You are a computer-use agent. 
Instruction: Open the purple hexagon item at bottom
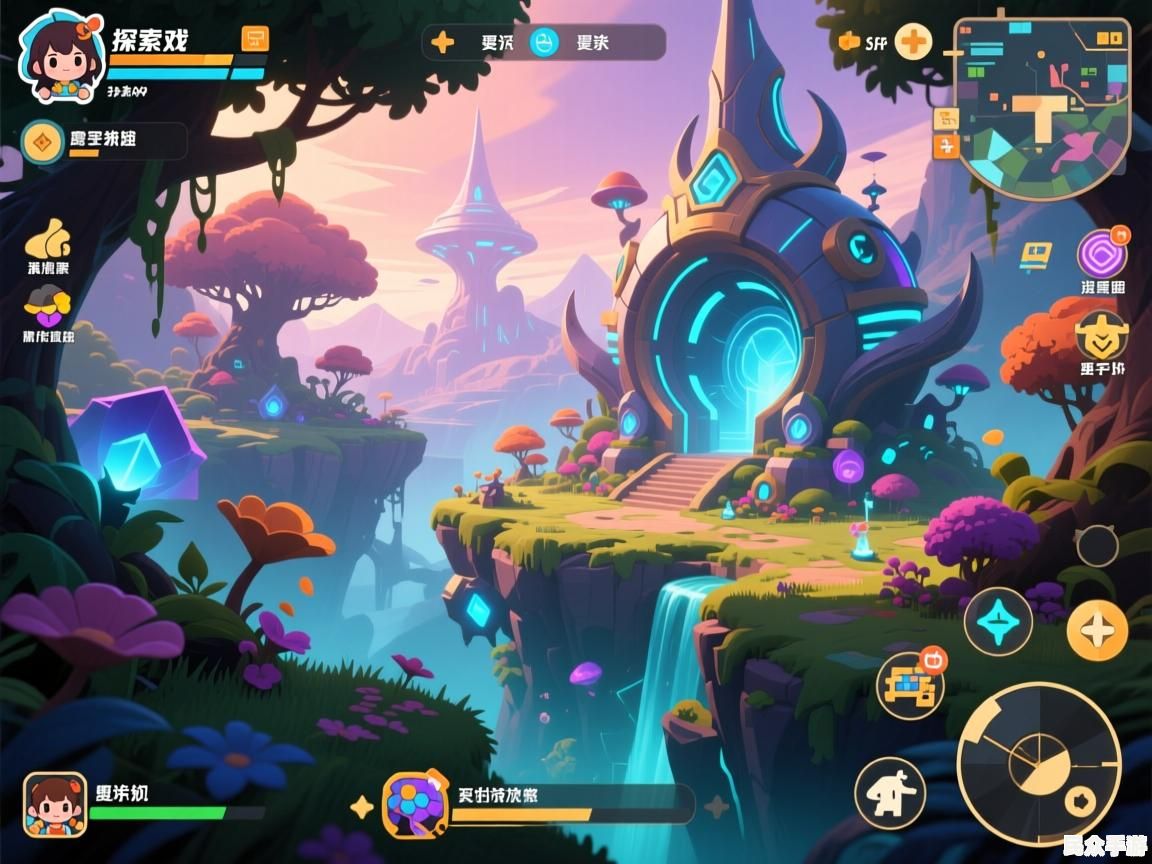pos(414,804)
